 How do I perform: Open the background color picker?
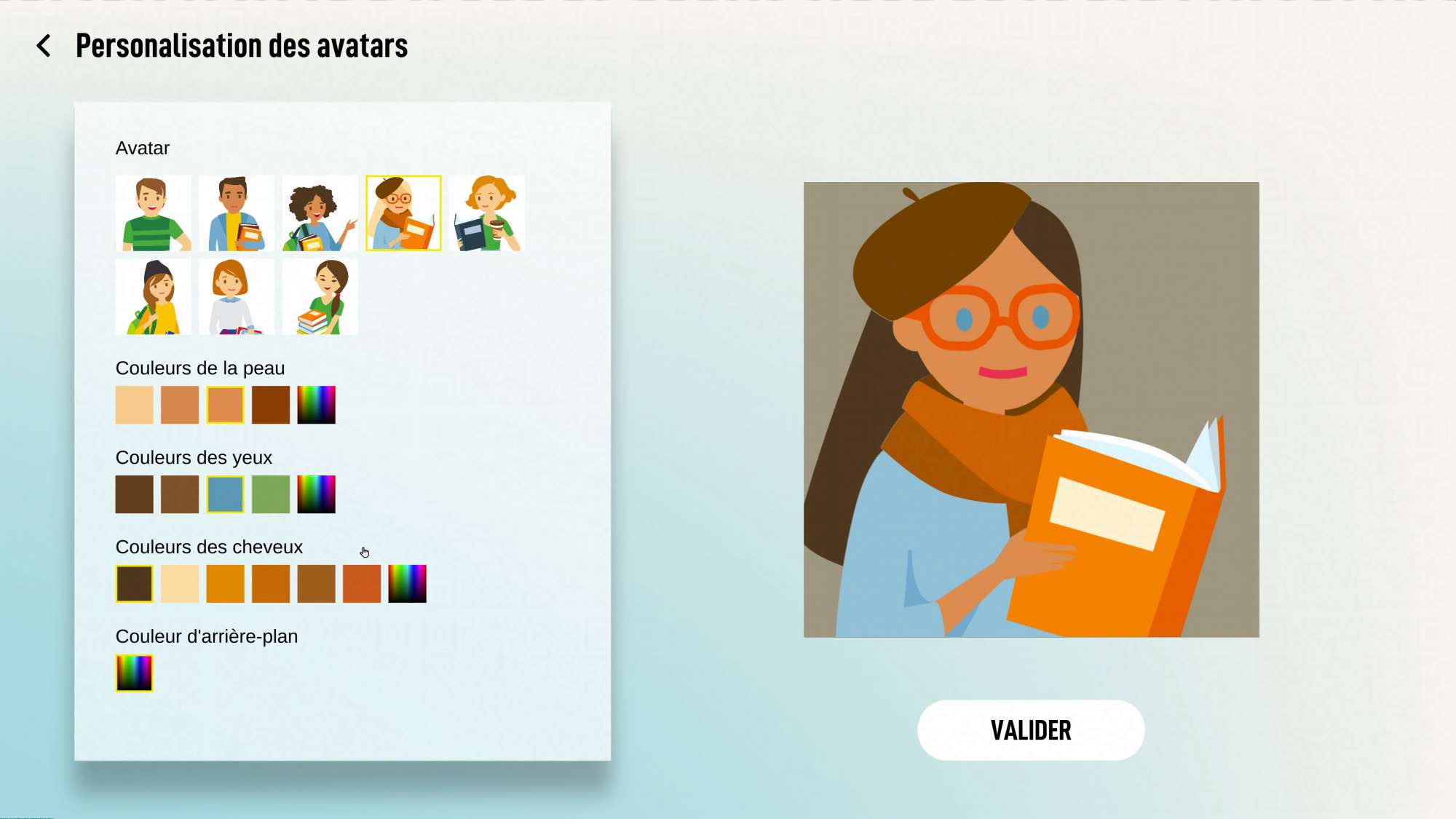tap(135, 673)
